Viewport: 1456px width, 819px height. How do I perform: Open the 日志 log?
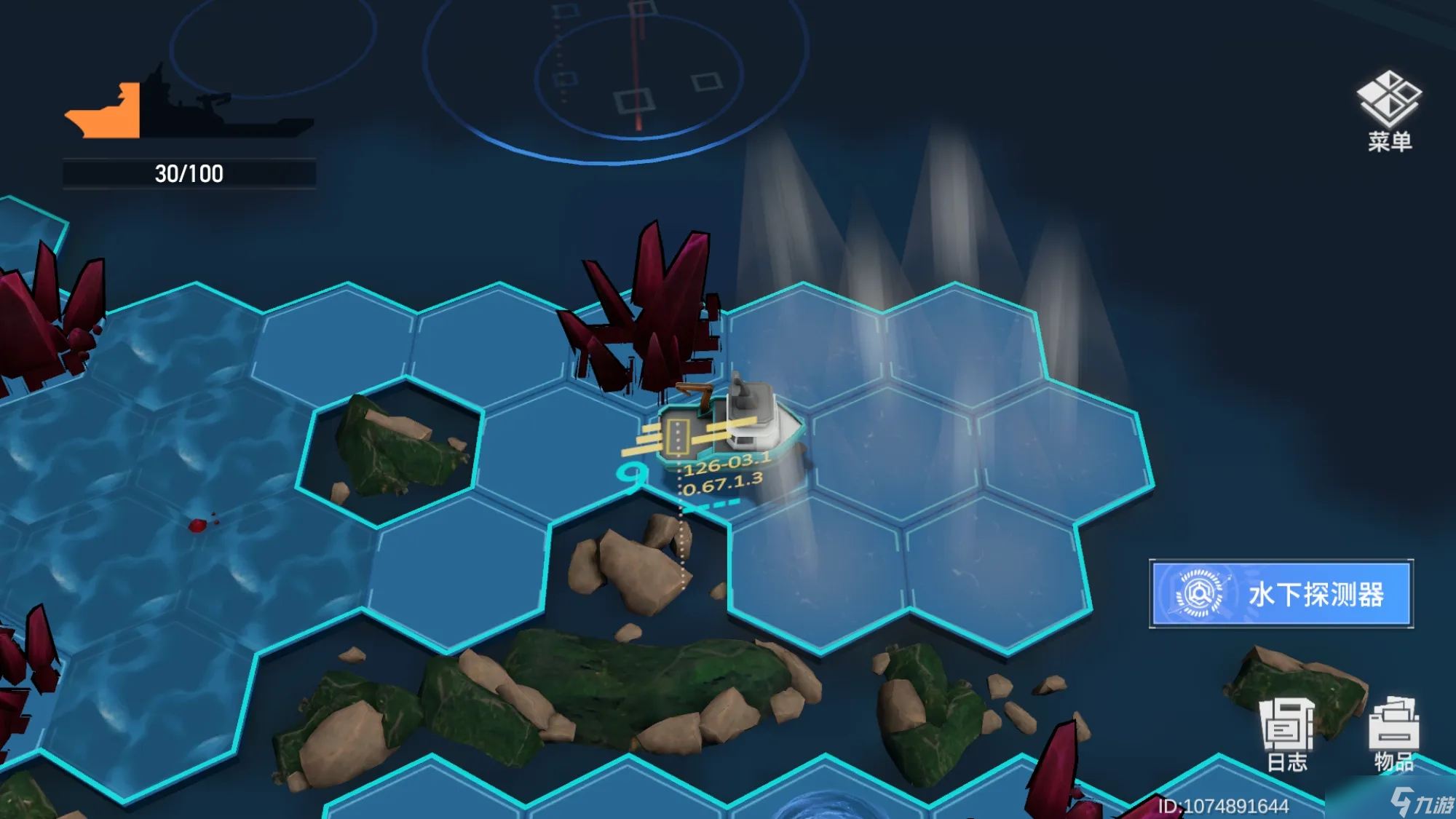tap(1287, 734)
